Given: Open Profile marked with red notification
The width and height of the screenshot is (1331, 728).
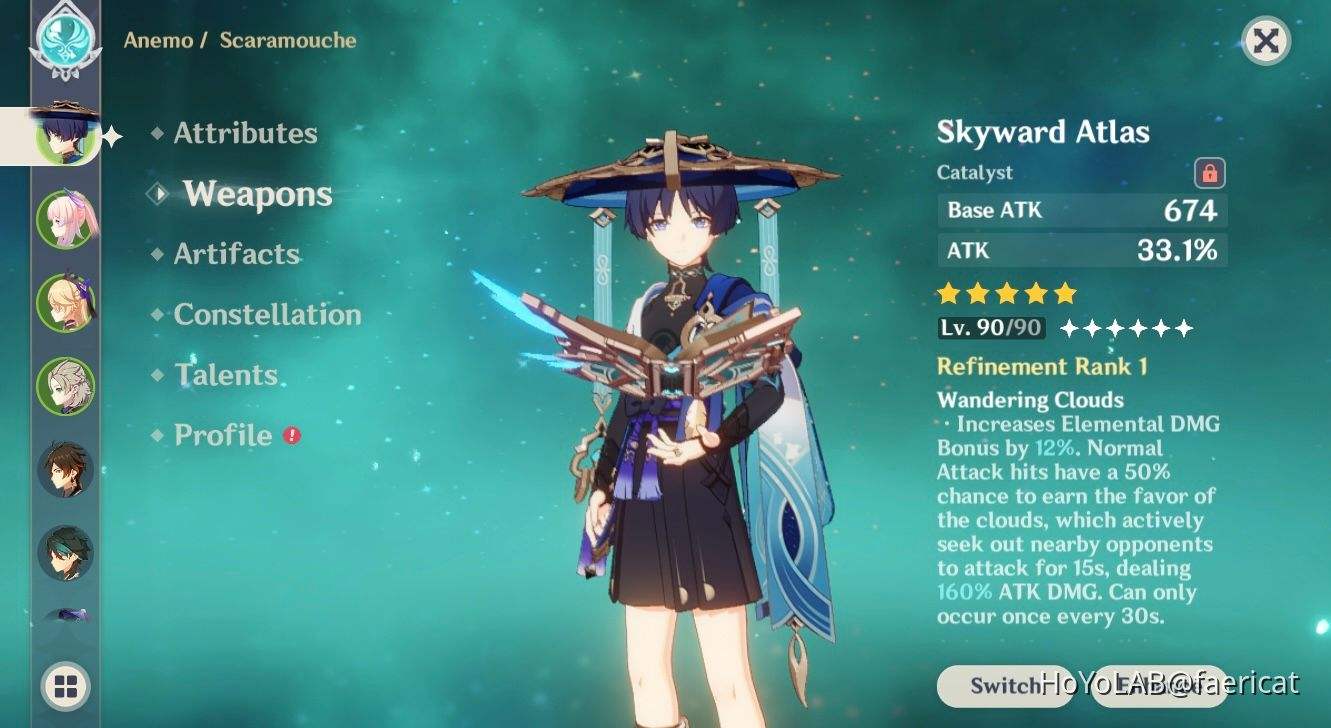Looking at the screenshot, I should click(x=220, y=435).
